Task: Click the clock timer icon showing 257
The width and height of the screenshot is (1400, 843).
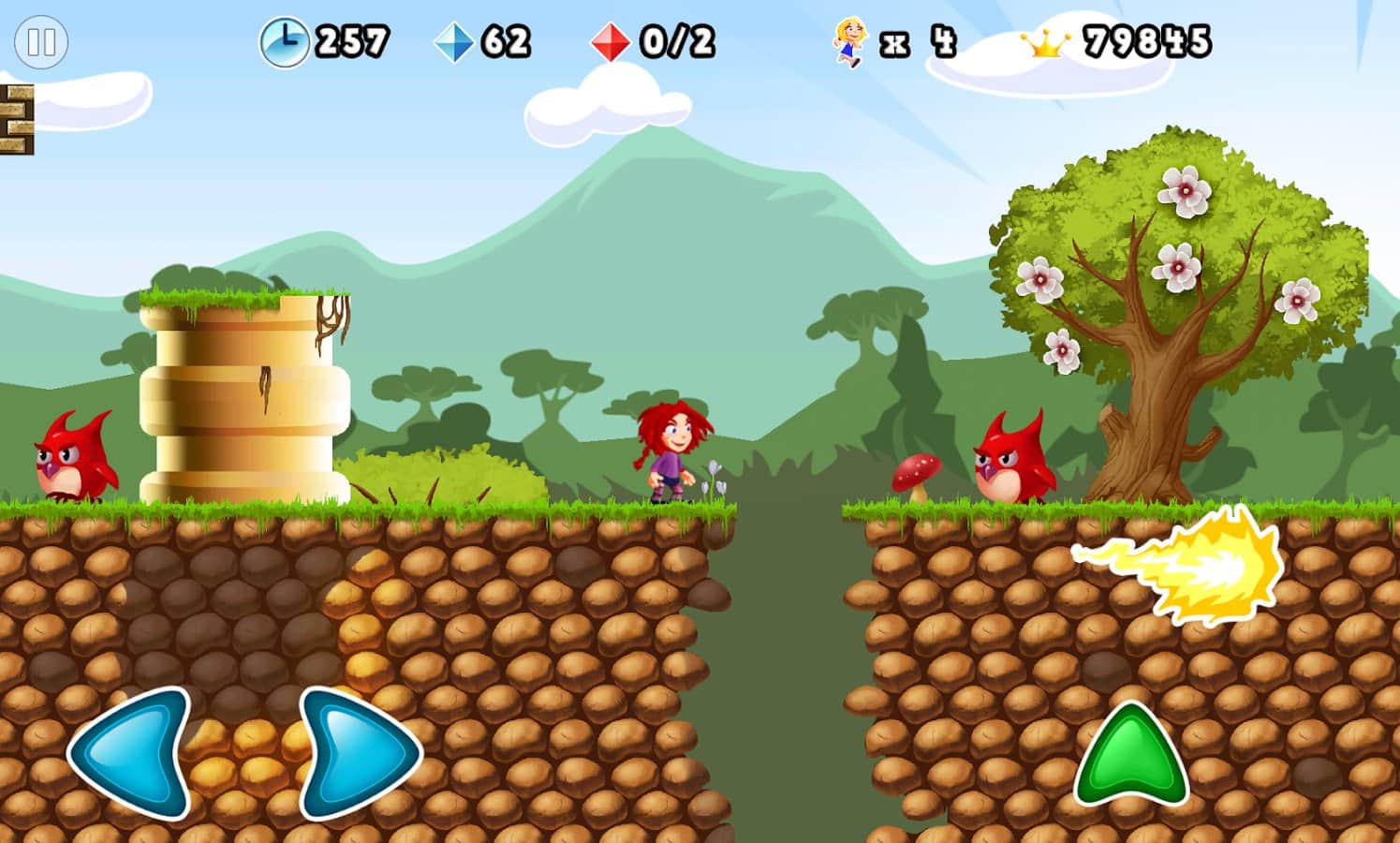Action: pos(286,41)
